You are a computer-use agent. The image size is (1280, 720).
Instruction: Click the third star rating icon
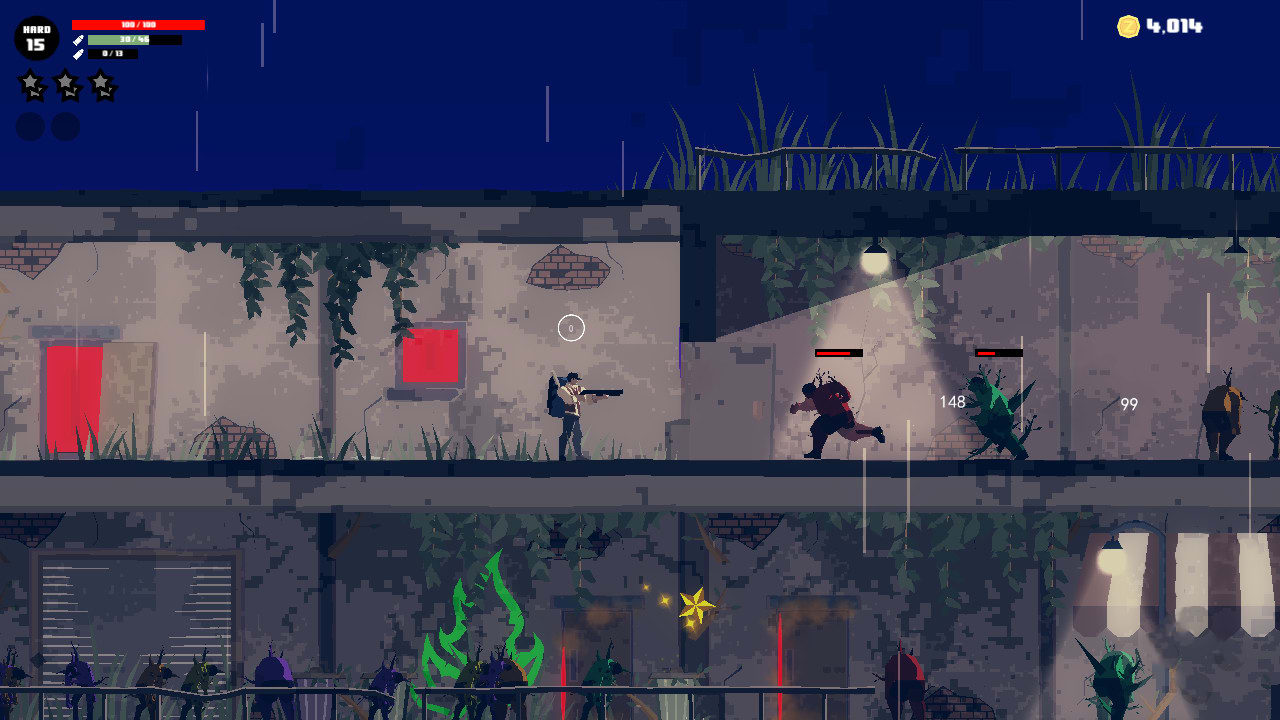(x=102, y=85)
